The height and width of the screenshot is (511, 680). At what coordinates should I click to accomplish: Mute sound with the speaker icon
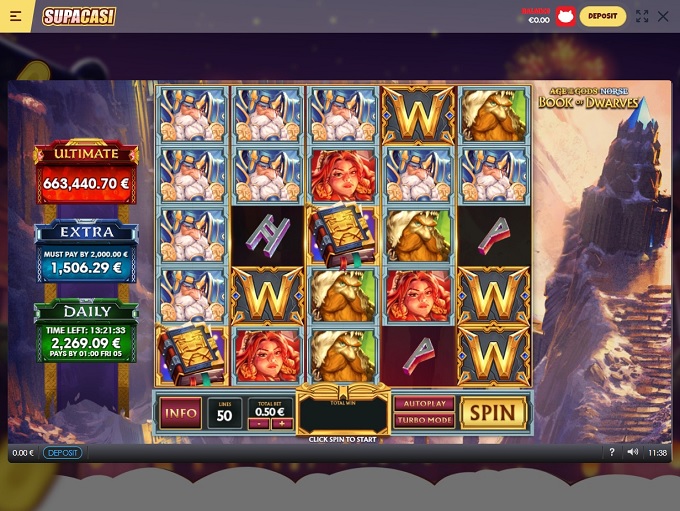click(x=632, y=453)
